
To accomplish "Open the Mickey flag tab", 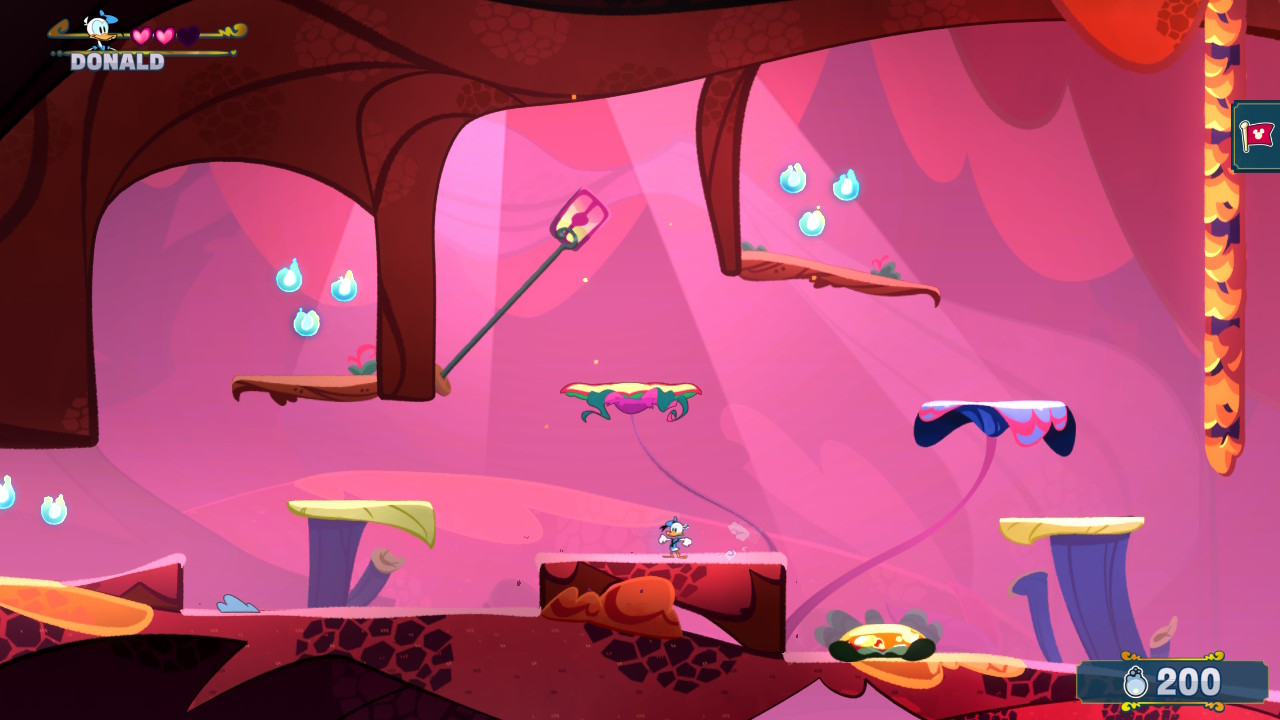I will (x=1257, y=136).
